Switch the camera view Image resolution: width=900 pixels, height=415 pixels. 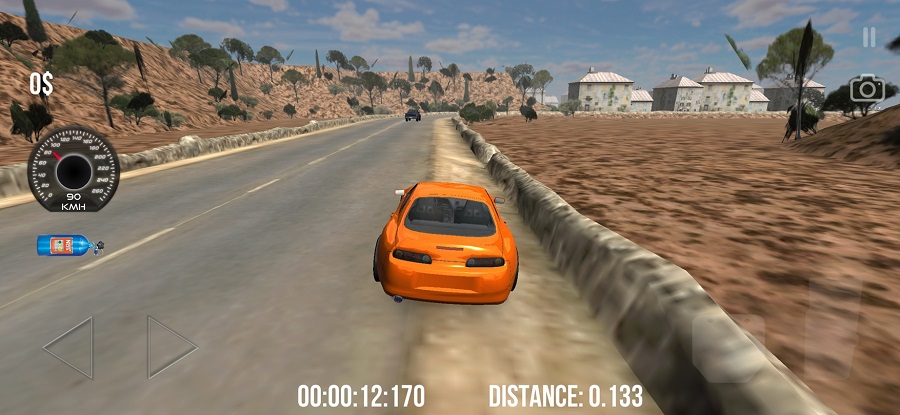[x=868, y=89]
